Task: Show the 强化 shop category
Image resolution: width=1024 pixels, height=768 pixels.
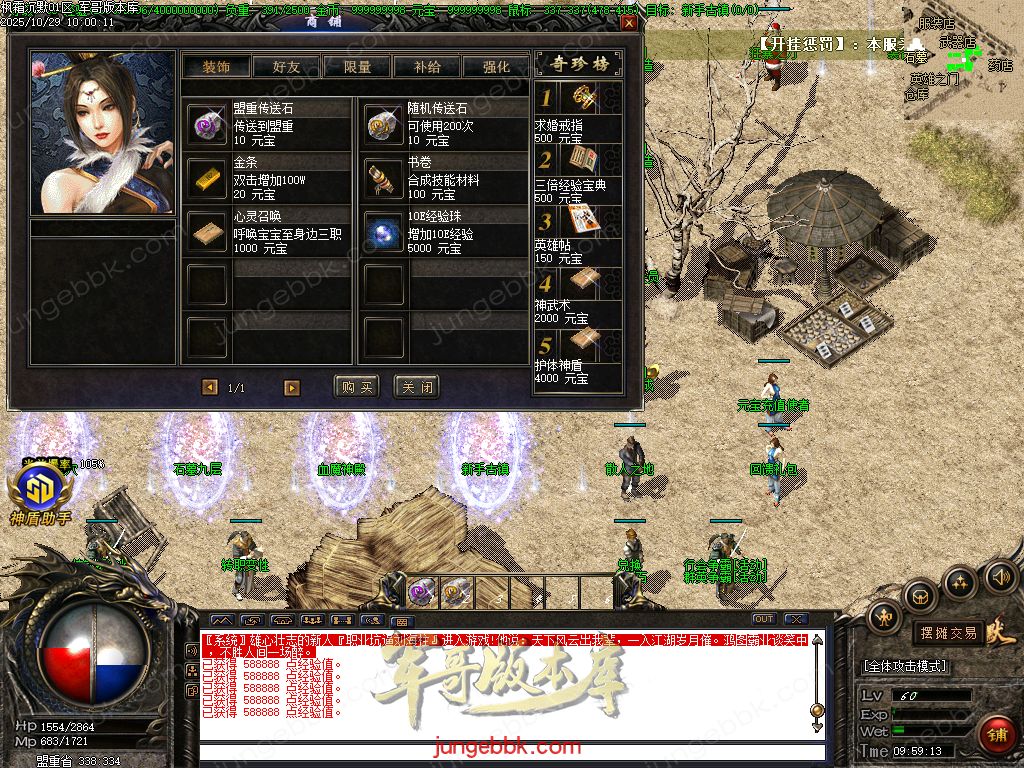Action: (496, 67)
